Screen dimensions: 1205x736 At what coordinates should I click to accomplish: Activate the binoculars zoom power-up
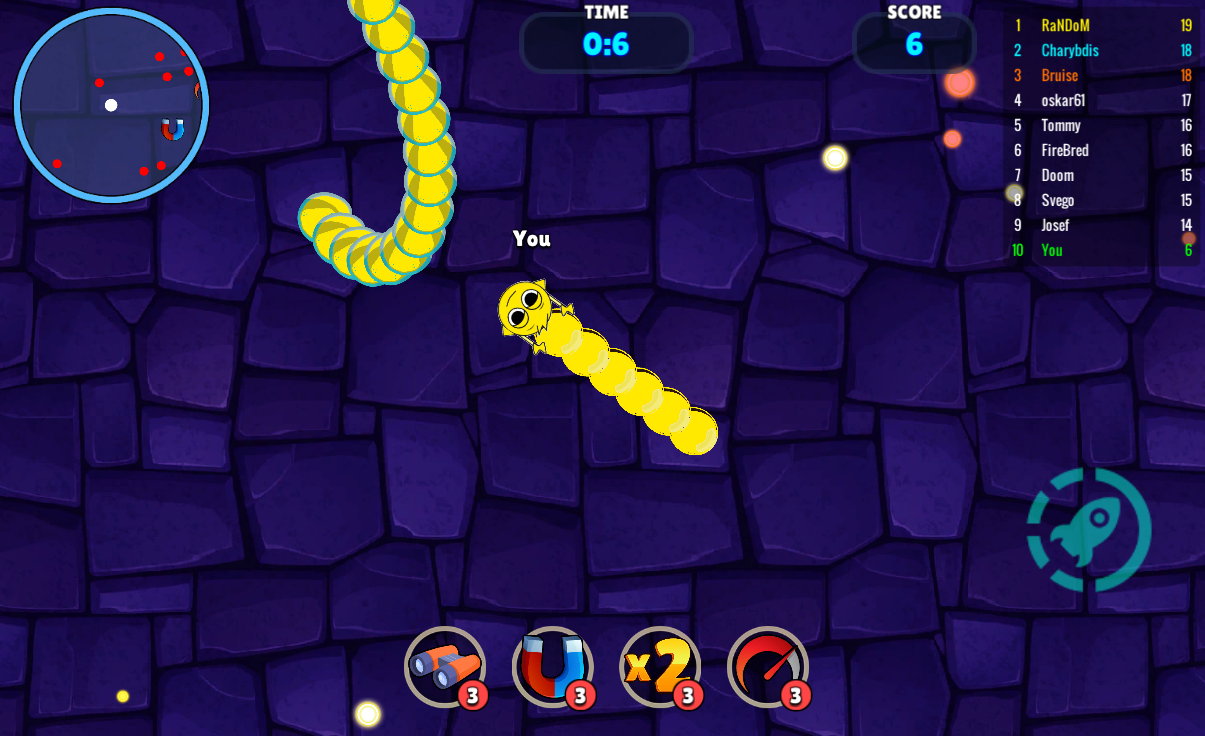444,666
